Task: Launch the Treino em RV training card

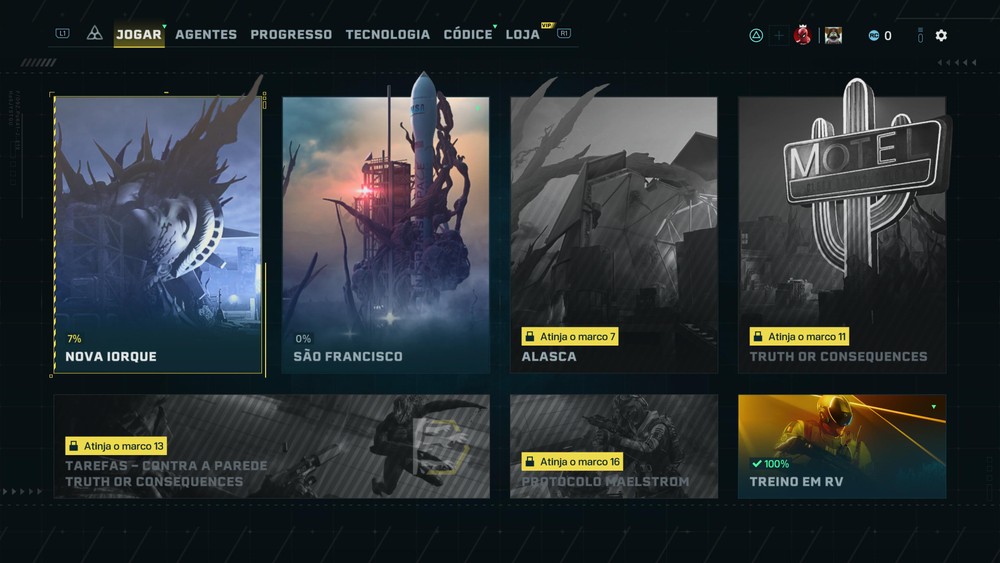Action: click(842, 446)
